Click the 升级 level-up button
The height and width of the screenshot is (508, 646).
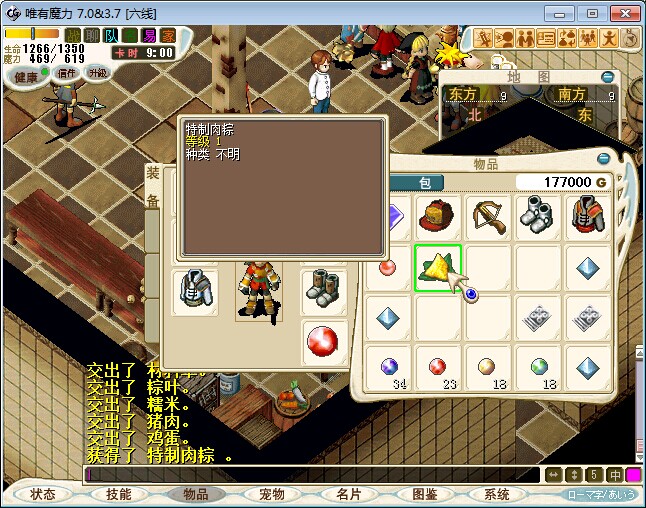(x=97, y=73)
